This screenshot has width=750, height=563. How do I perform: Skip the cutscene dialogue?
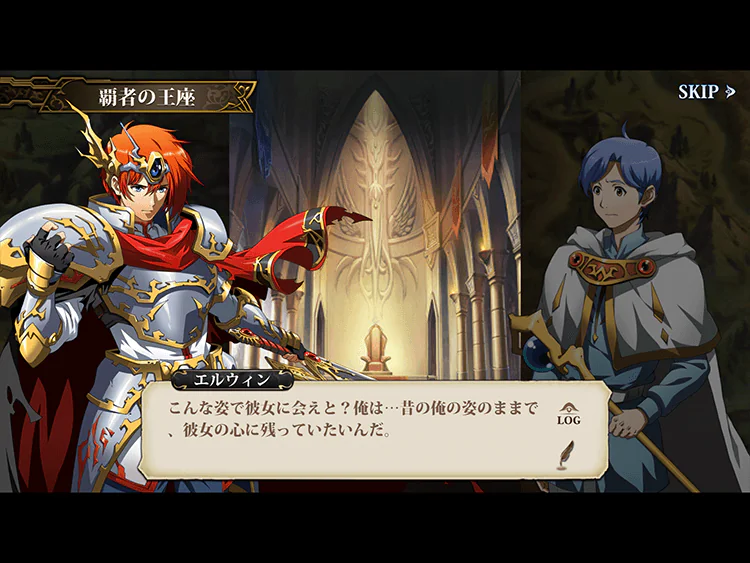tap(706, 92)
